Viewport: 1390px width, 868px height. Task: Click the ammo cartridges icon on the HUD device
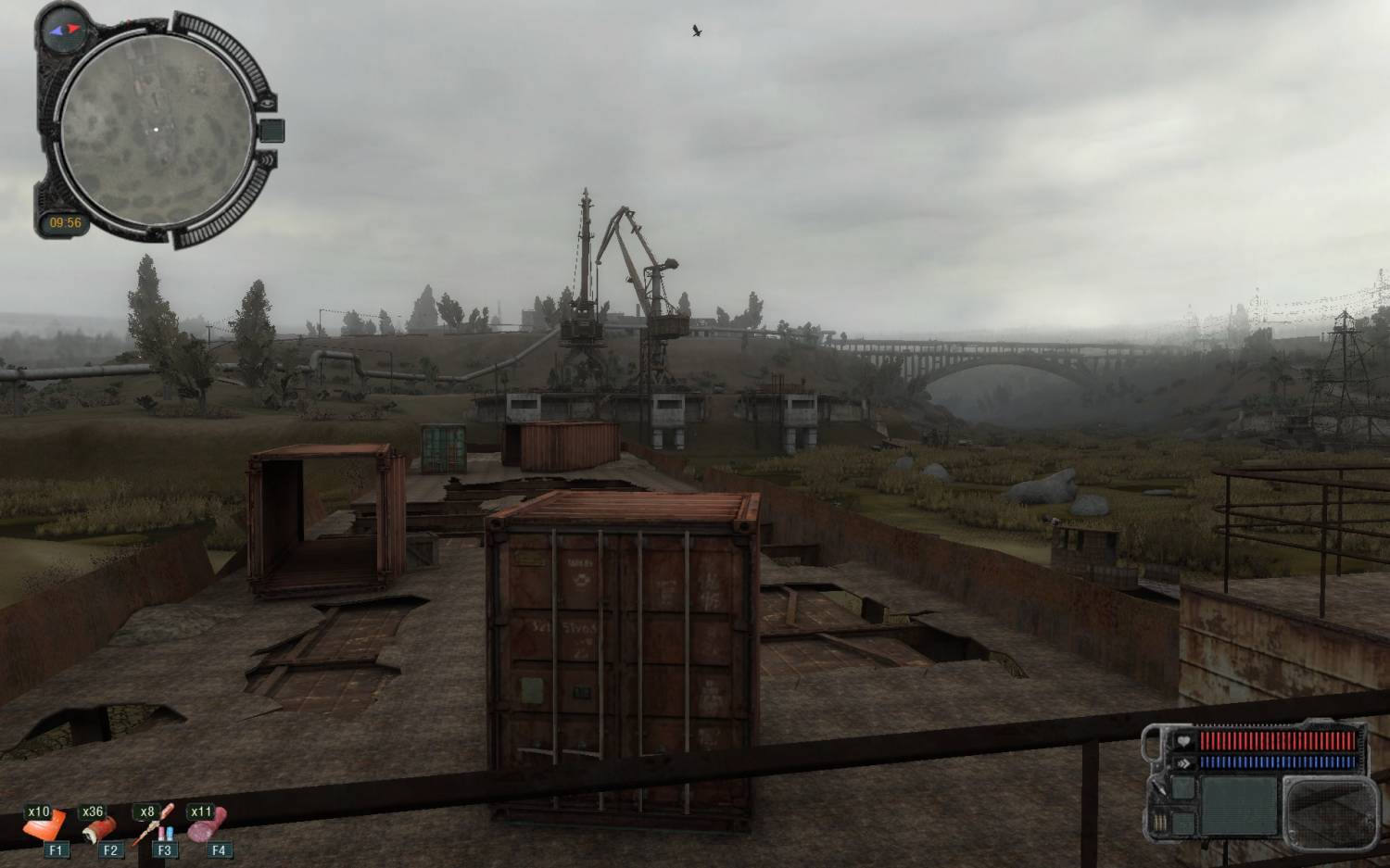[x=1160, y=822]
